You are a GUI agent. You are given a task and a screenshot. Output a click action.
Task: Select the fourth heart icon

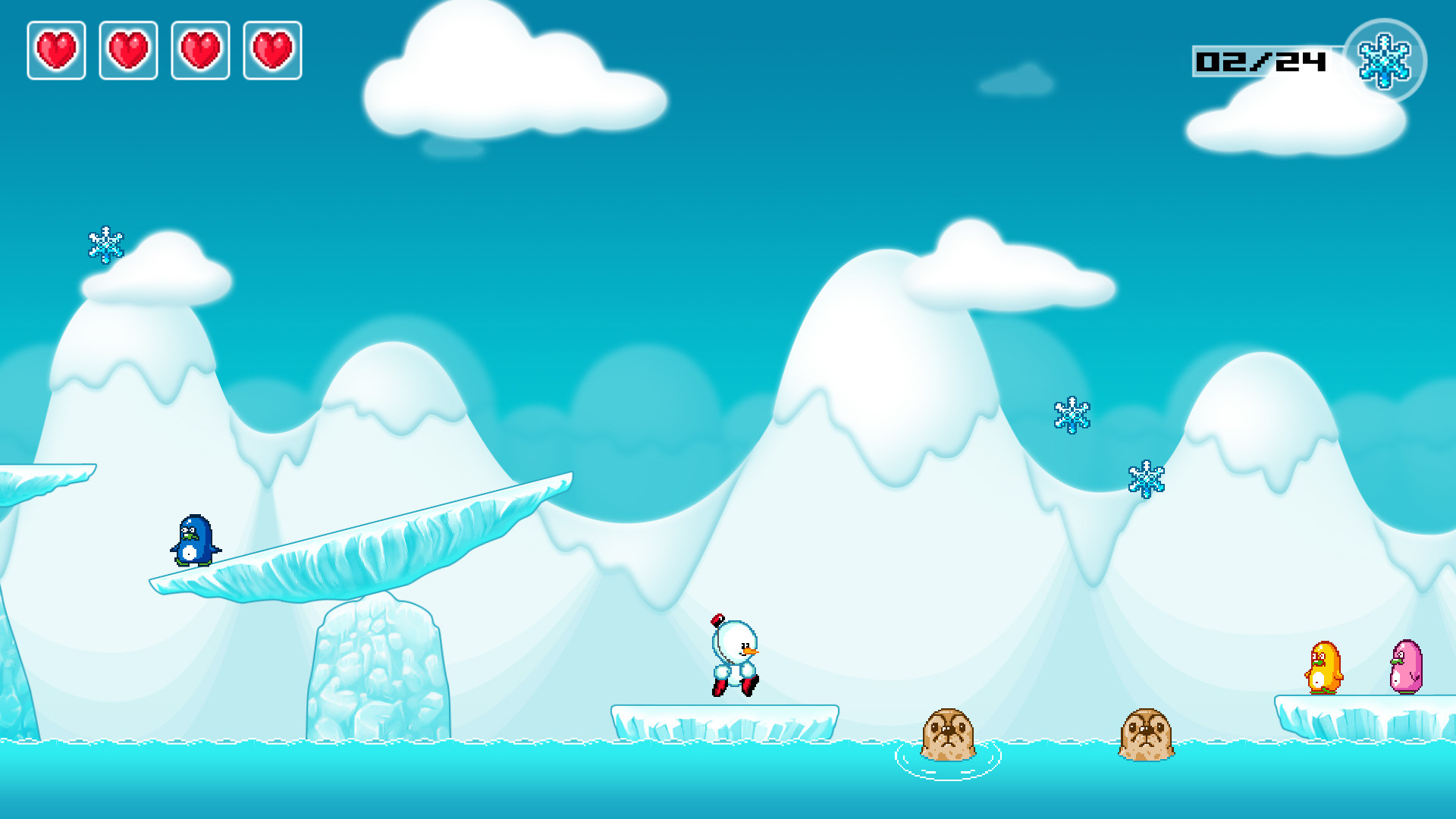pyautogui.click(x=271, y=49)
